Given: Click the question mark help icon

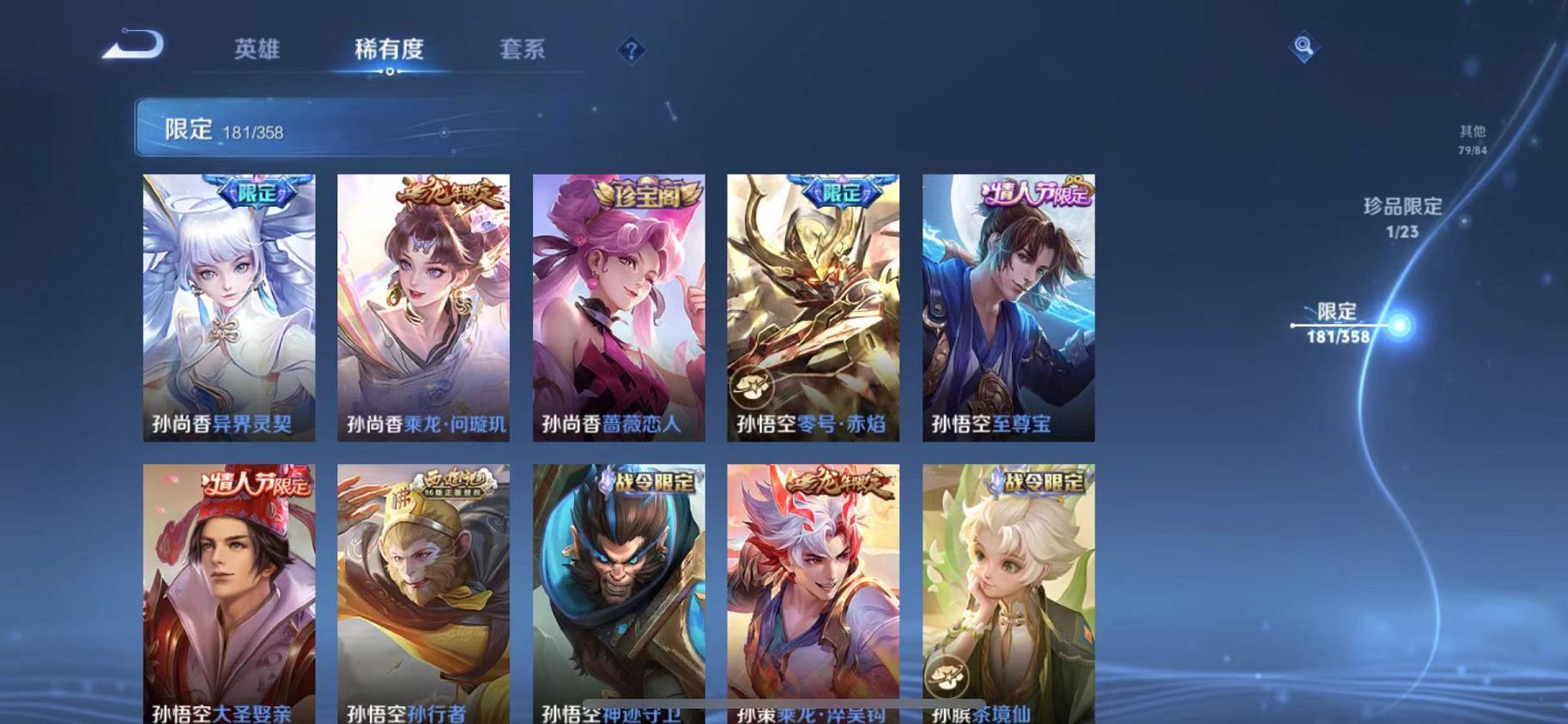Looking at the screenshot, I should coord(631,51).
